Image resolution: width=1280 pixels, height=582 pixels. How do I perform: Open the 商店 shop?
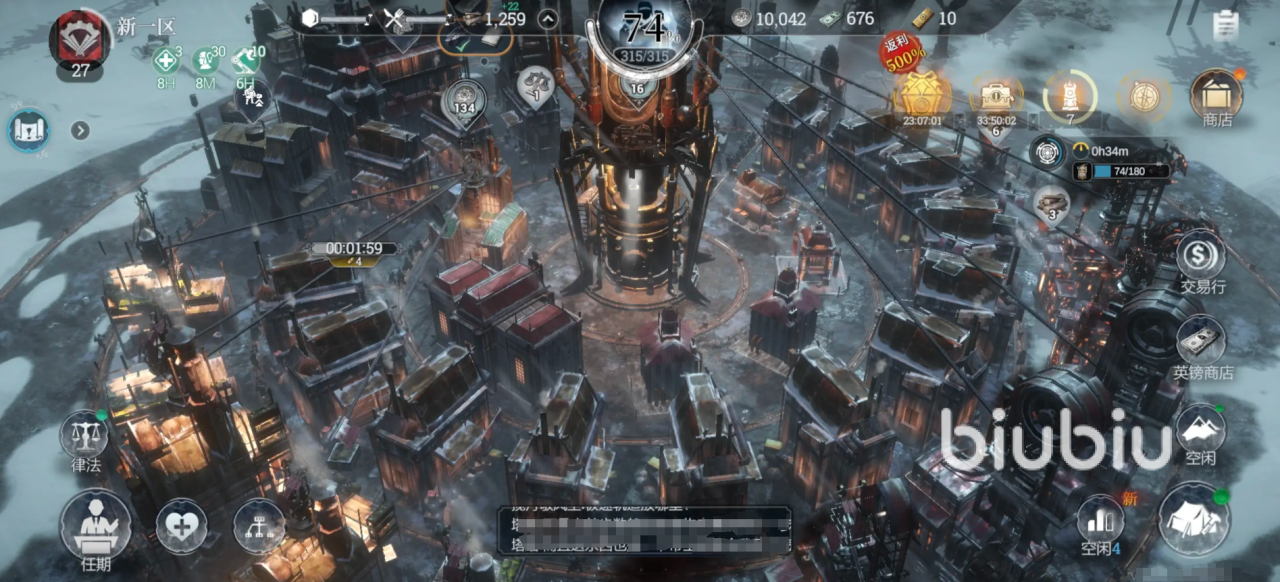[x=1216, y=96]
